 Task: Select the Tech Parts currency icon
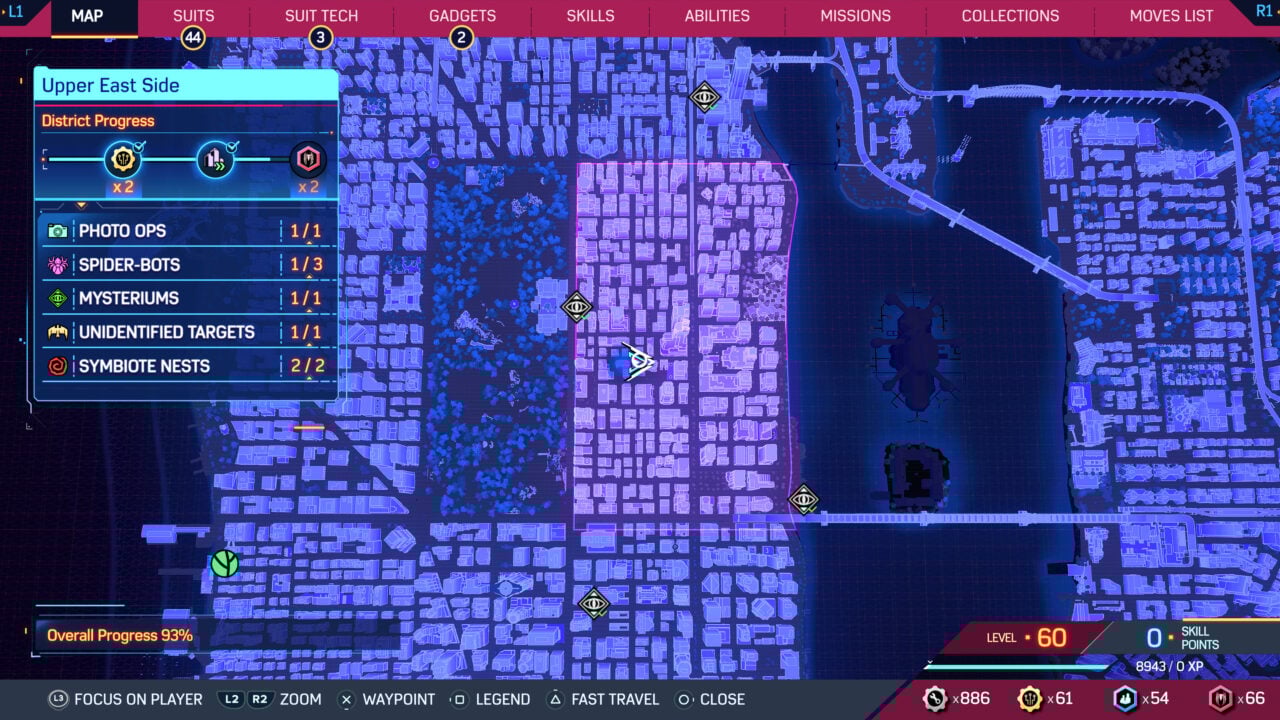click(935, 699)
